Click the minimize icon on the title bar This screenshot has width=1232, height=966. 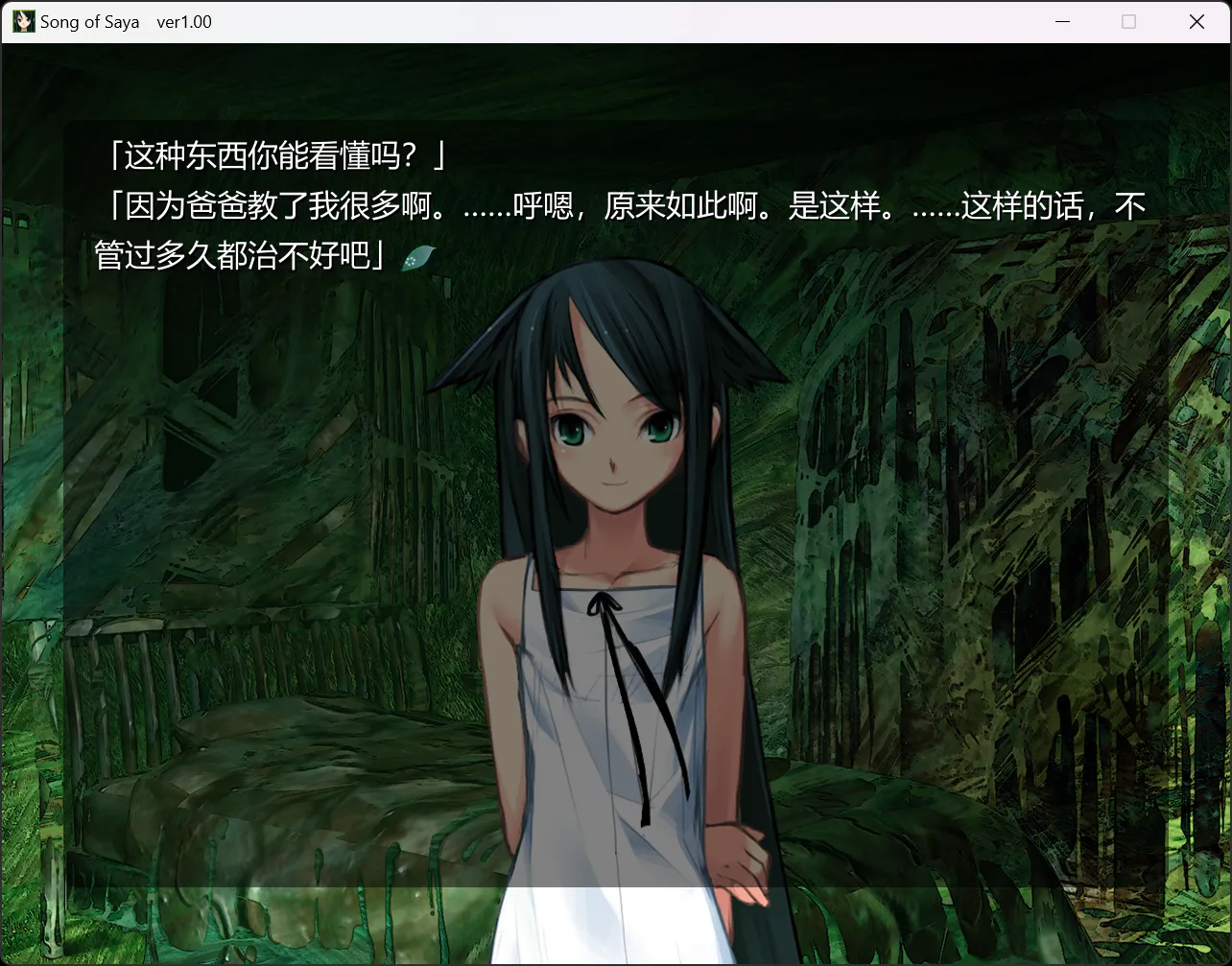(x=1061, y=21)
